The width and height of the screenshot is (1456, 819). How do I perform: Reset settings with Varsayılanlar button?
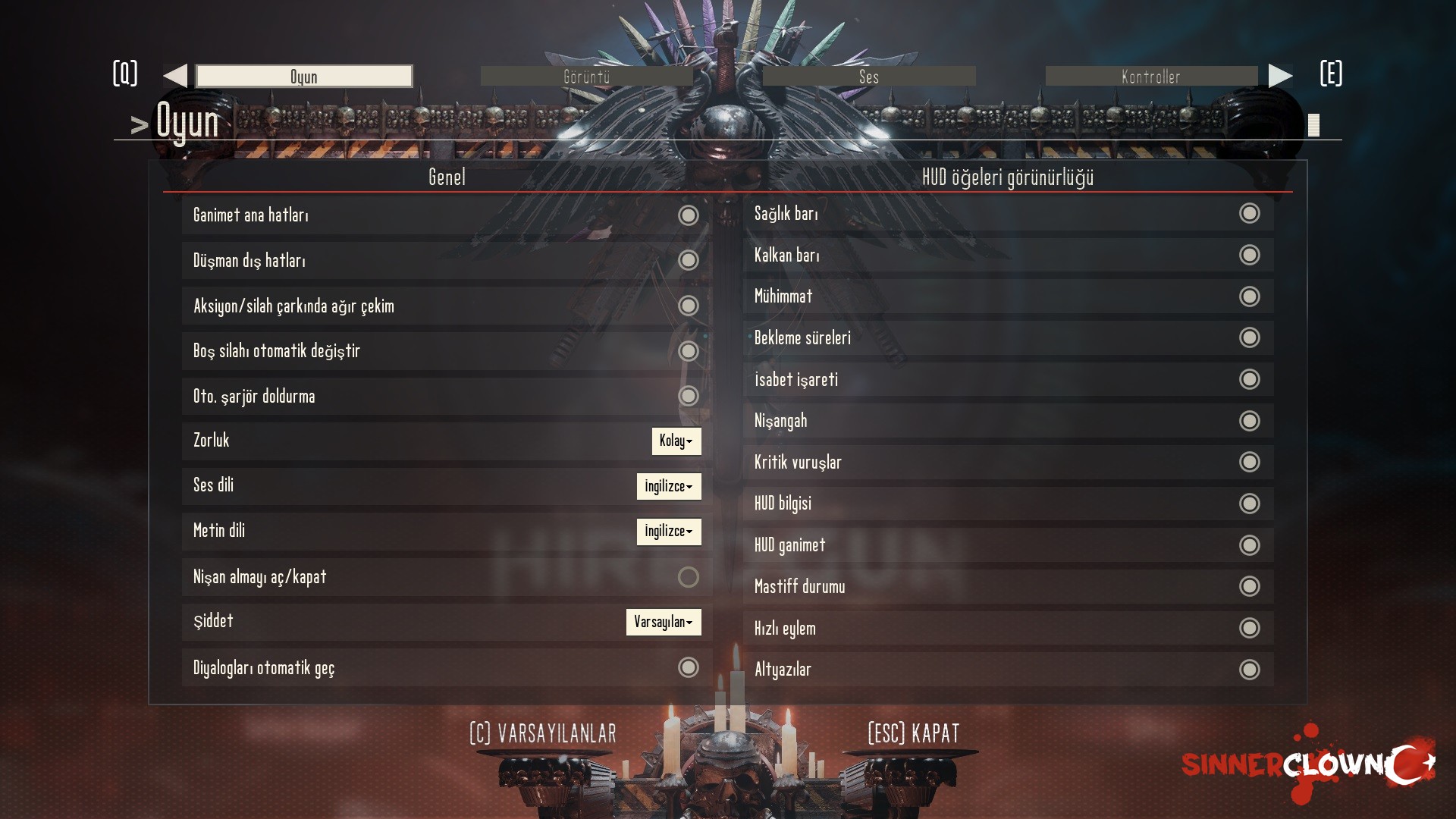[543, 733]
